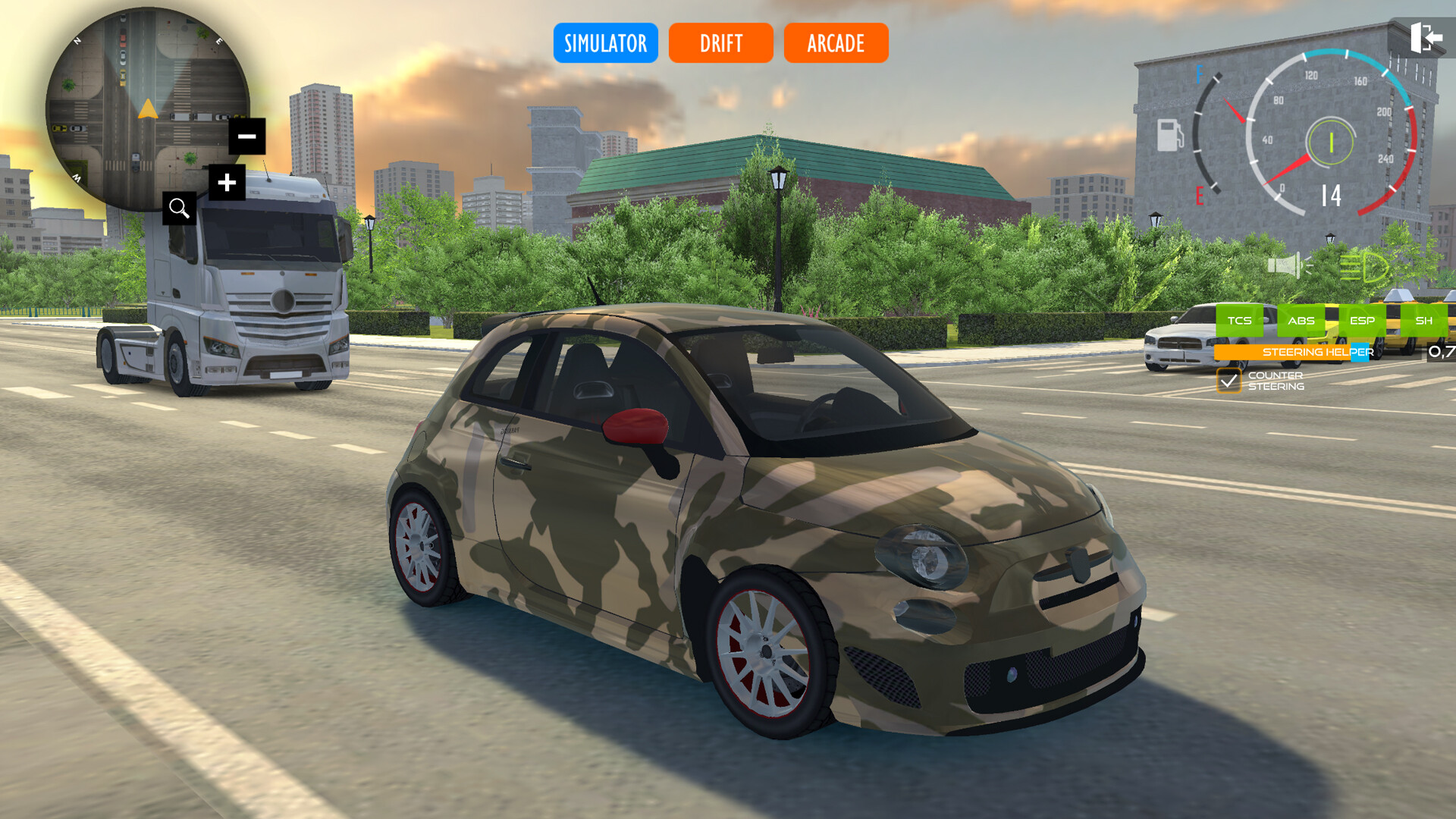Switch off the SH assist
This screenshot has width=1456, height=819.
click(x=1423, y=321)
